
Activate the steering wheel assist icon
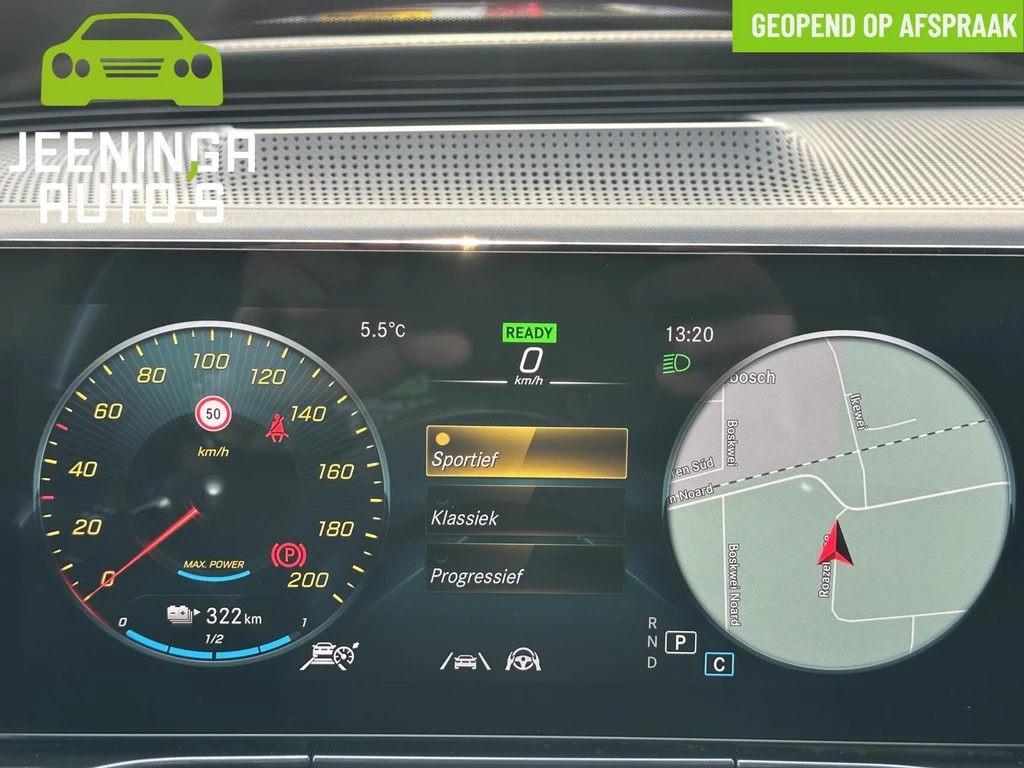pyautogui.click(x=522, y=659)
